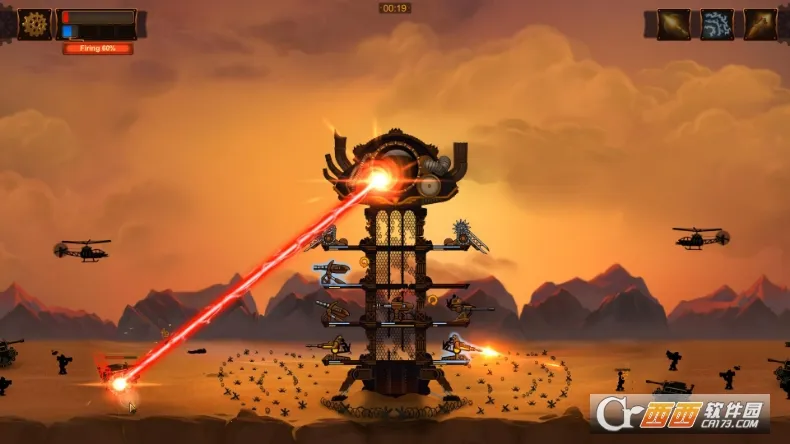The height and width of the screenshot is (444, 790).
Task: Open the gear settings menu
Action: point(34,23)
